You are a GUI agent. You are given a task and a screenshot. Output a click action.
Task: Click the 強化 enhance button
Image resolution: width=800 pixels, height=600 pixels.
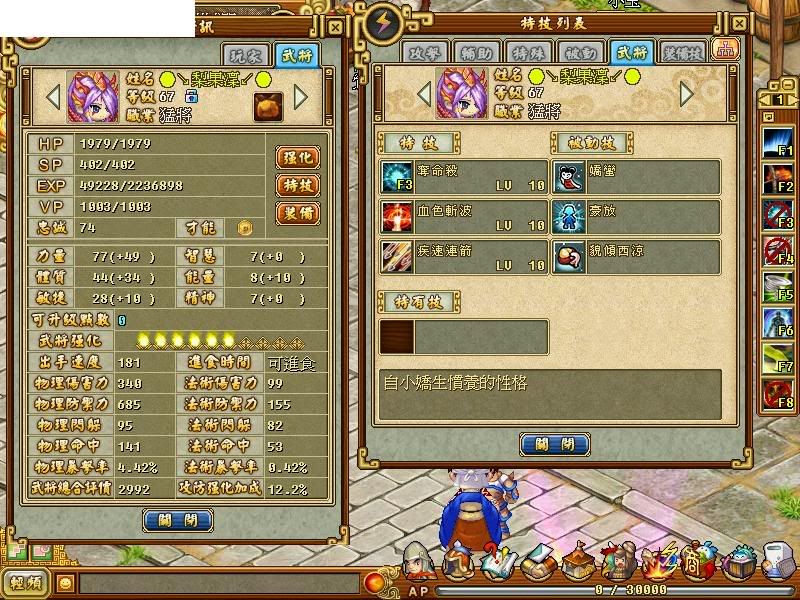tap(298, 158)
